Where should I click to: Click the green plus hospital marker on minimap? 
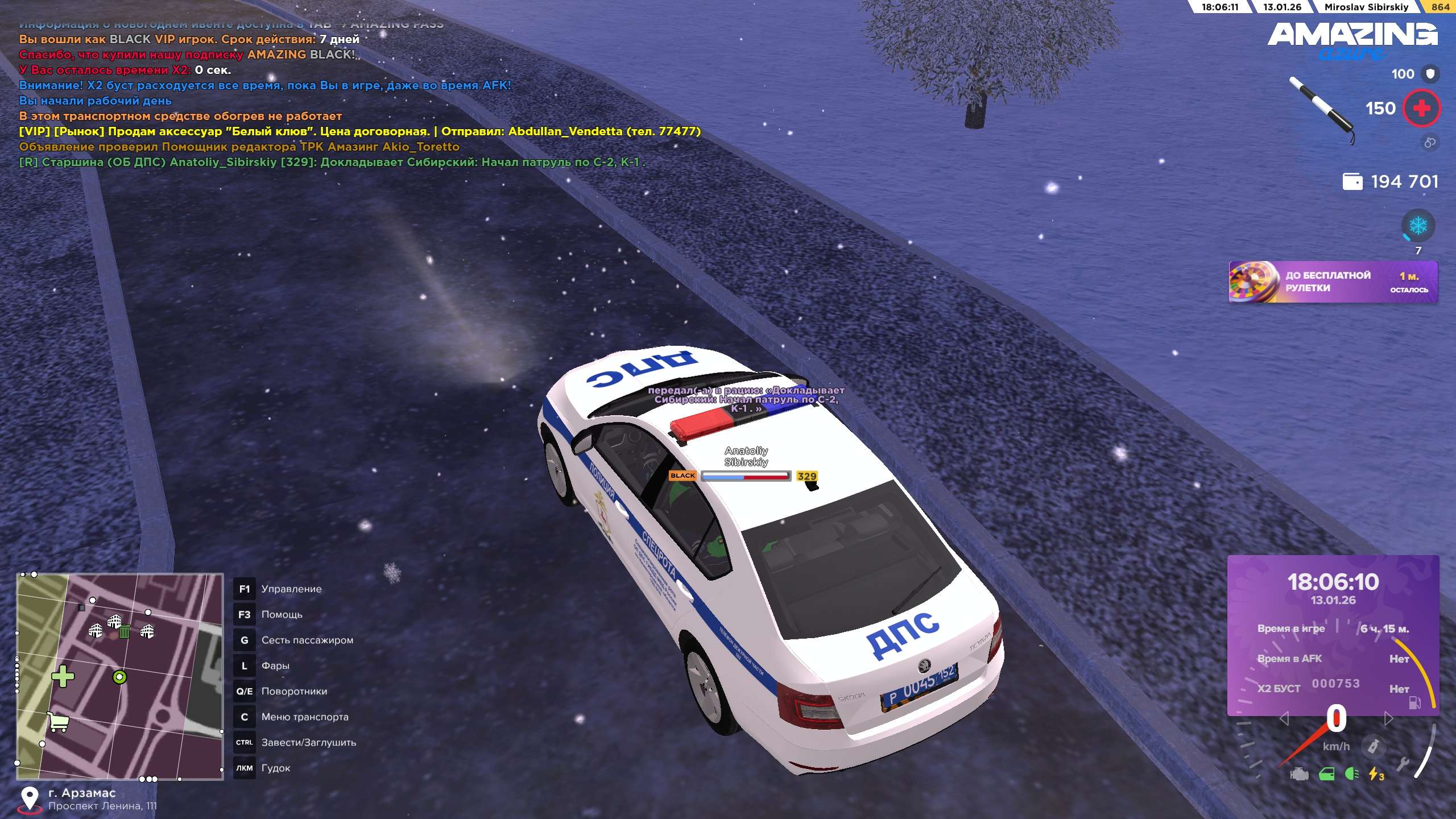(x=63, y=676)
